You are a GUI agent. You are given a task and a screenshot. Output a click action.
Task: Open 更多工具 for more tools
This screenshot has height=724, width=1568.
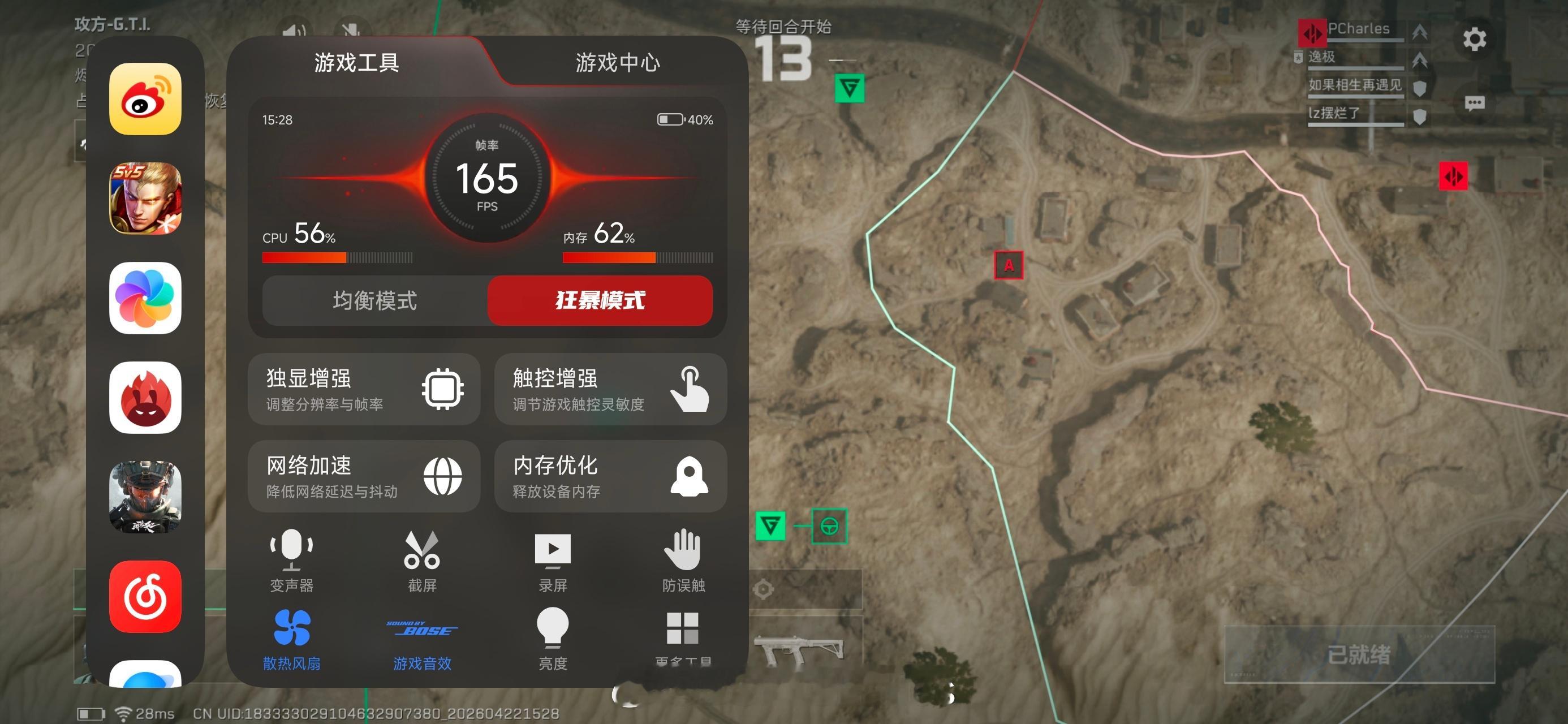point(683,637)
